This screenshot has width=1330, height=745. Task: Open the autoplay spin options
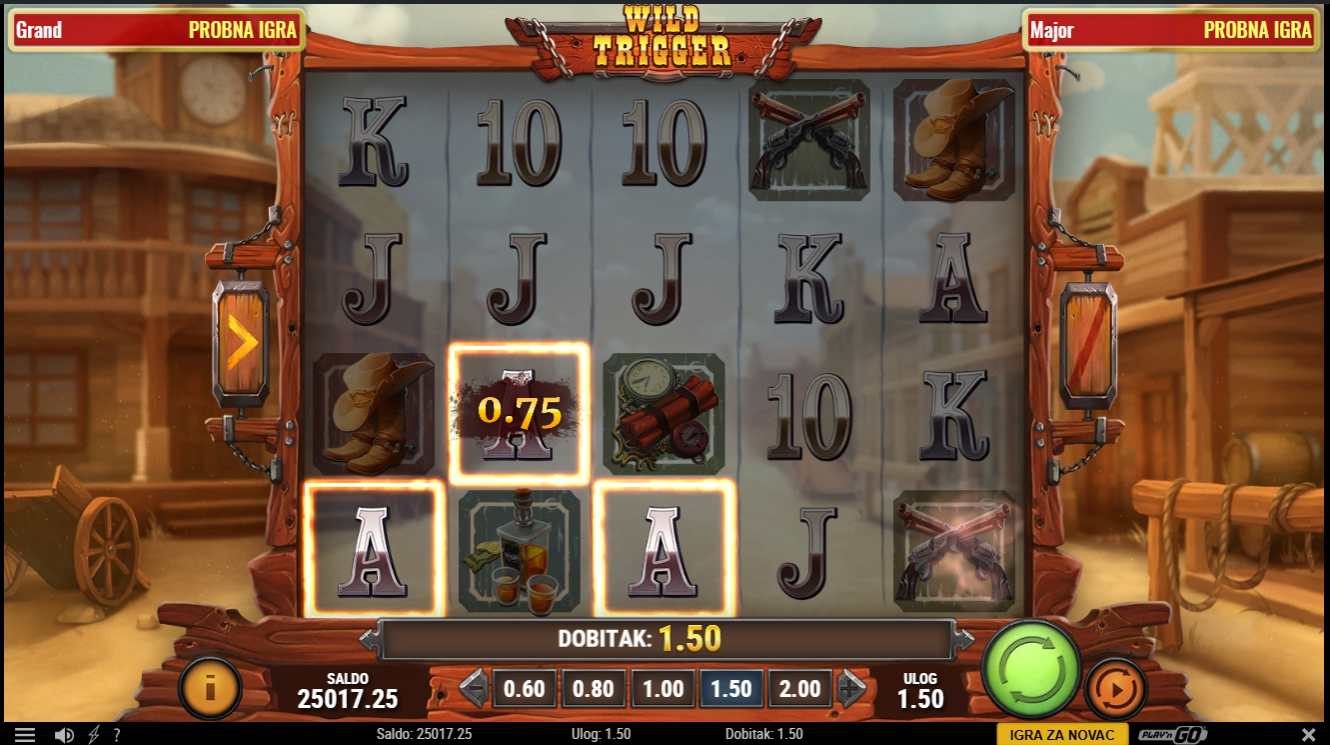[1115, 688]
